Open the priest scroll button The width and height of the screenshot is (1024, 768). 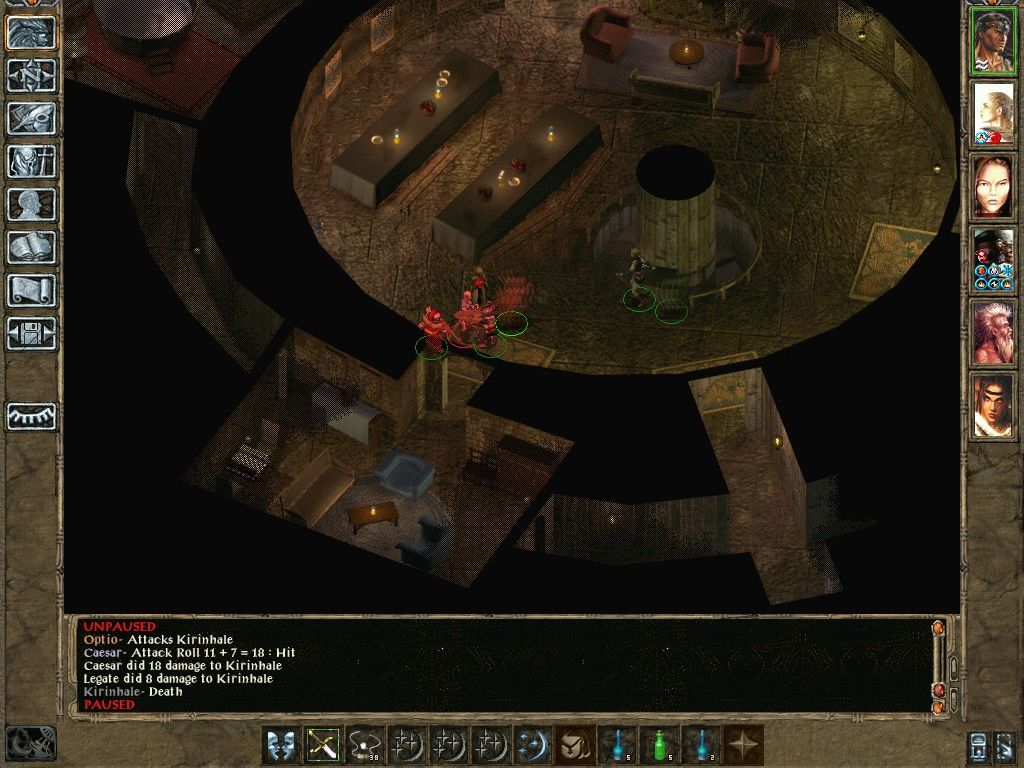coord(32,290)
